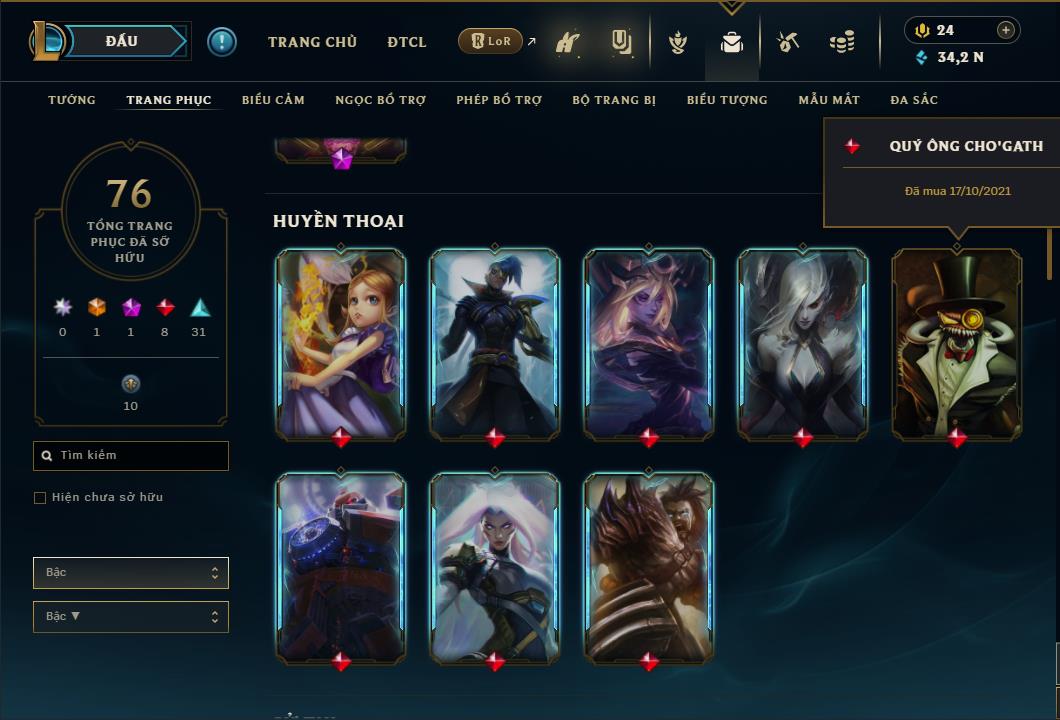Open the loot hammer icon
This screenshot has width=1060, height=720.
[x=788, y=42]
